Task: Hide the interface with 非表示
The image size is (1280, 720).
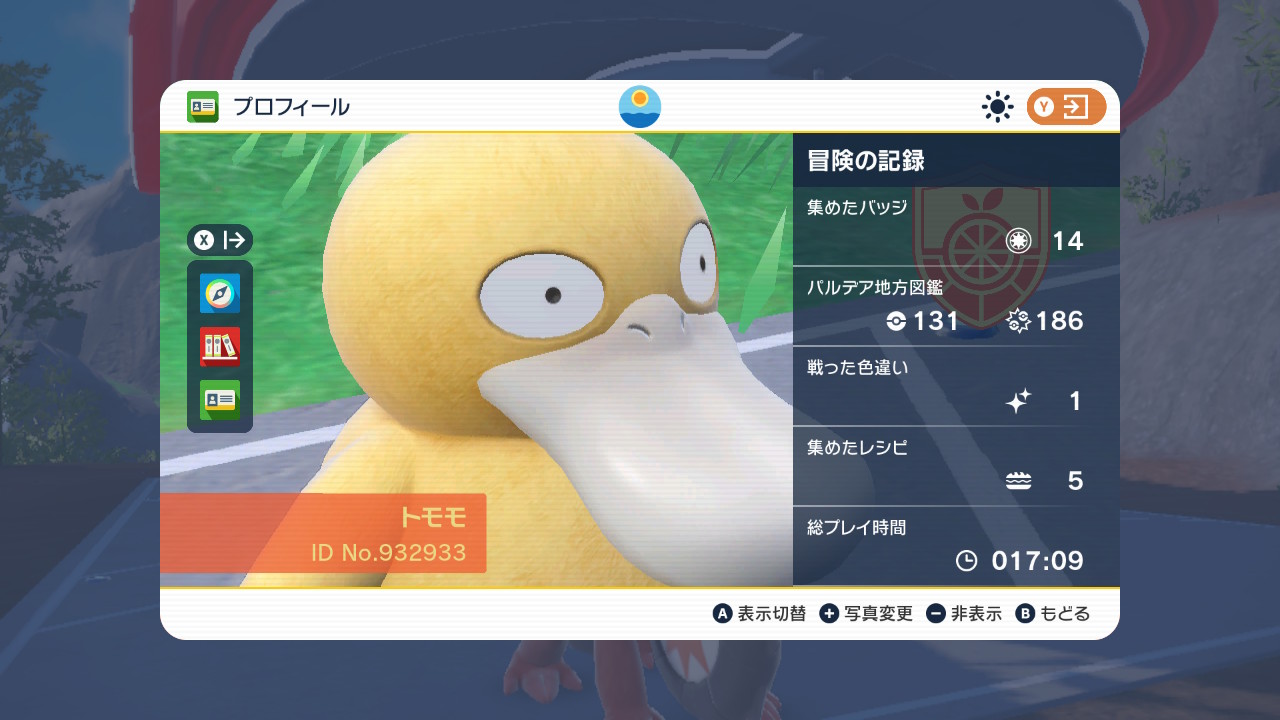Action: 964,614
